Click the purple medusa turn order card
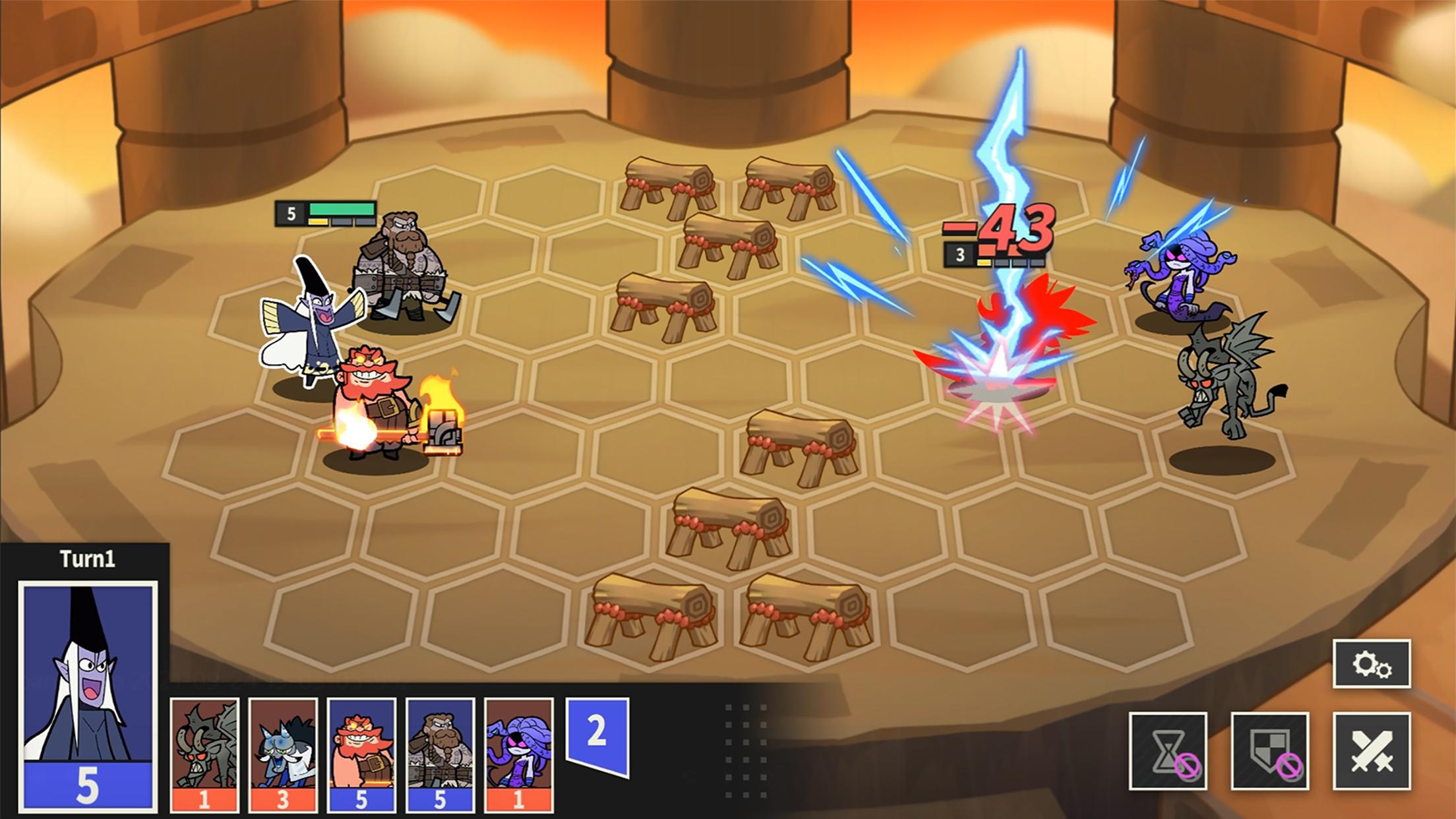The width and height of the screenshot is (1456, 819). click(x=518, y=755)
